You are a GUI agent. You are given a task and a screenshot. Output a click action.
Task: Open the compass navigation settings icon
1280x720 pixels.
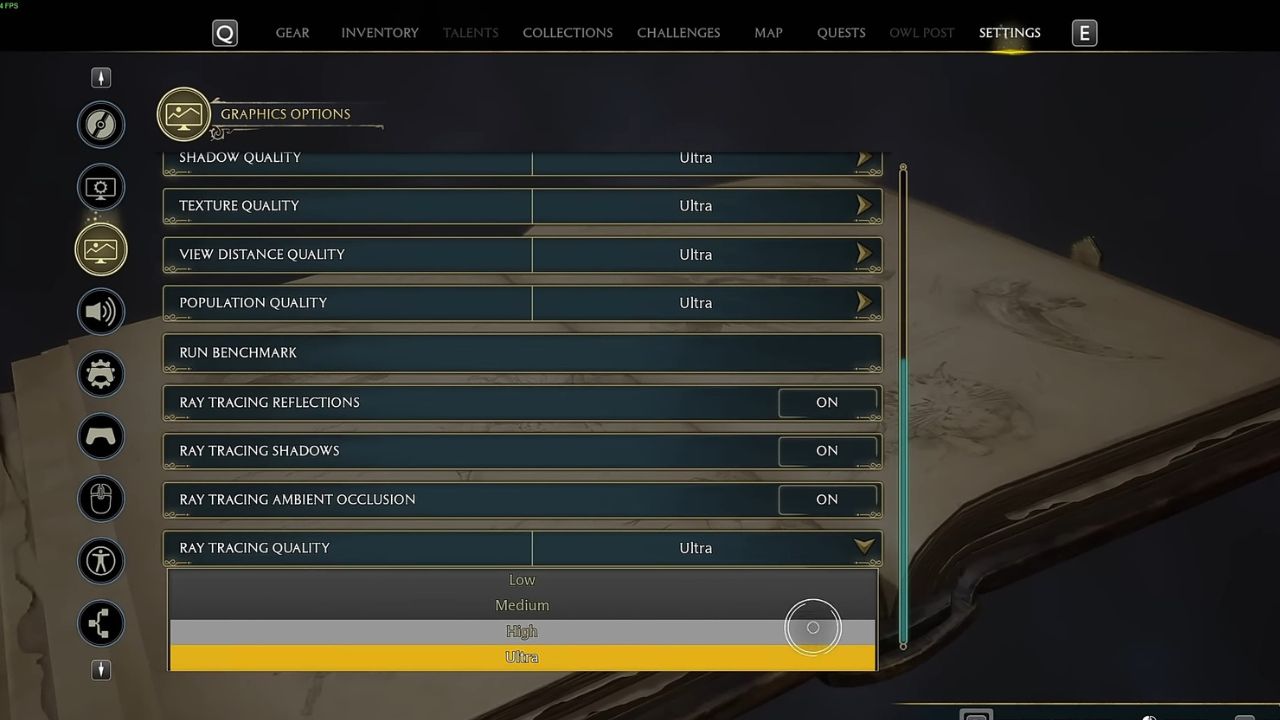tap(100, 124)
